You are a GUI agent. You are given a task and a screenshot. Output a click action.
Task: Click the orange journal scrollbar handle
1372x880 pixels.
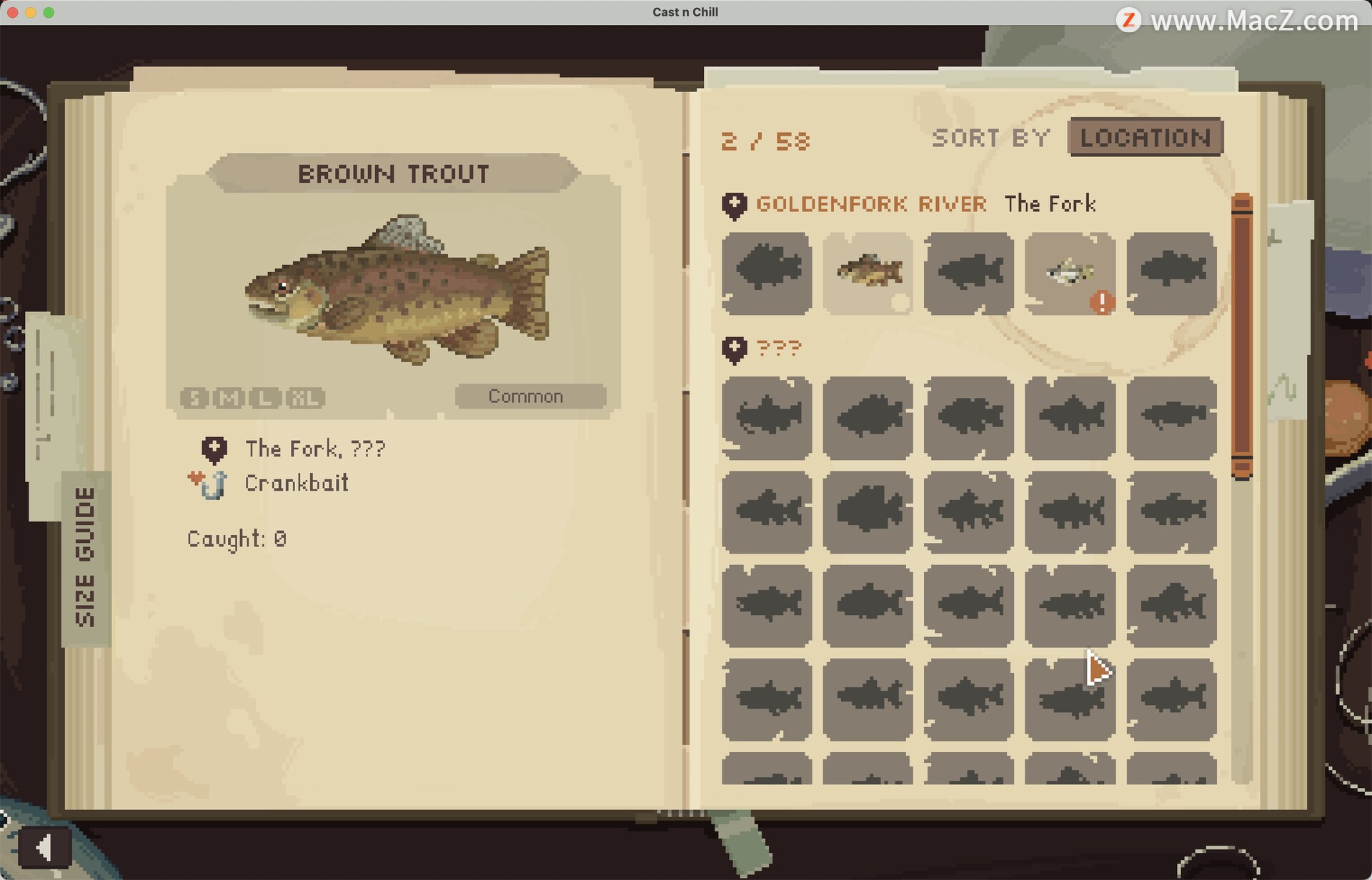pyautogui.click(x=1242, y=336)
